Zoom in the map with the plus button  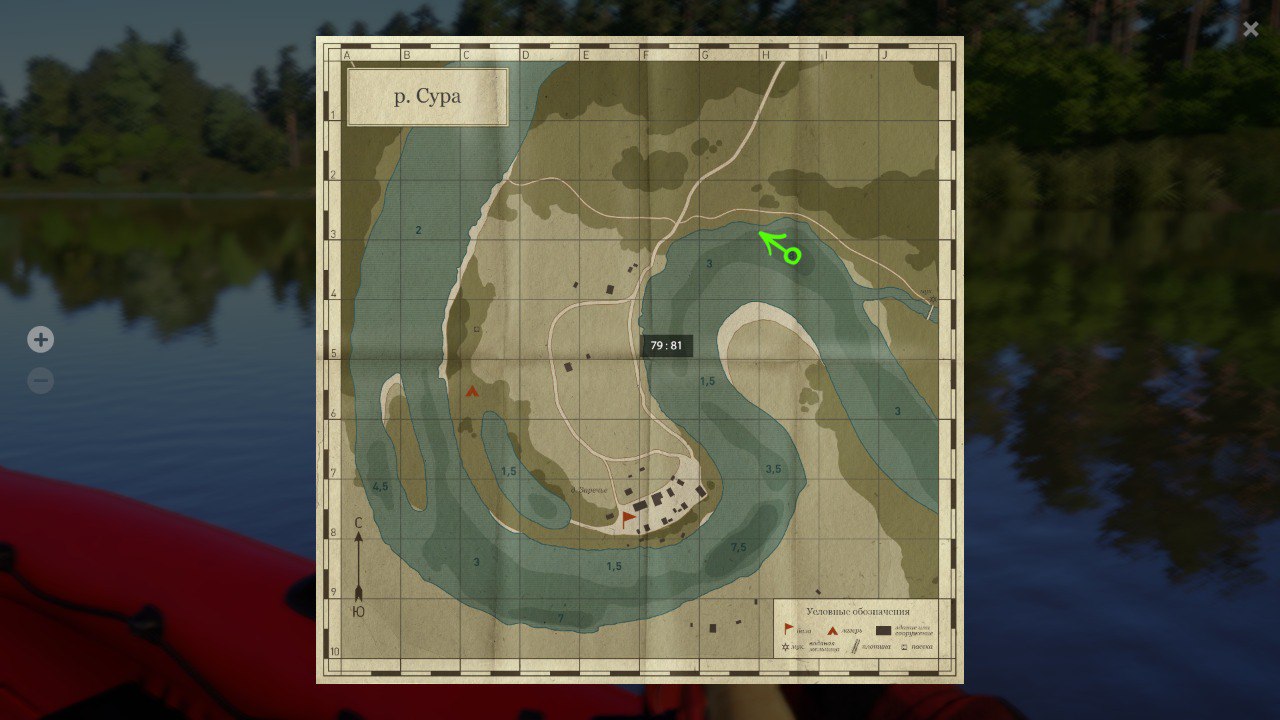[x=40, y=340]
